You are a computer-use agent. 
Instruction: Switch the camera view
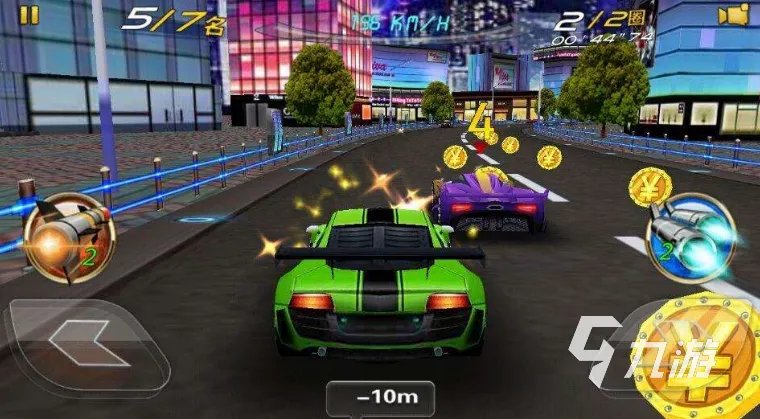click(x=737, y=15)
